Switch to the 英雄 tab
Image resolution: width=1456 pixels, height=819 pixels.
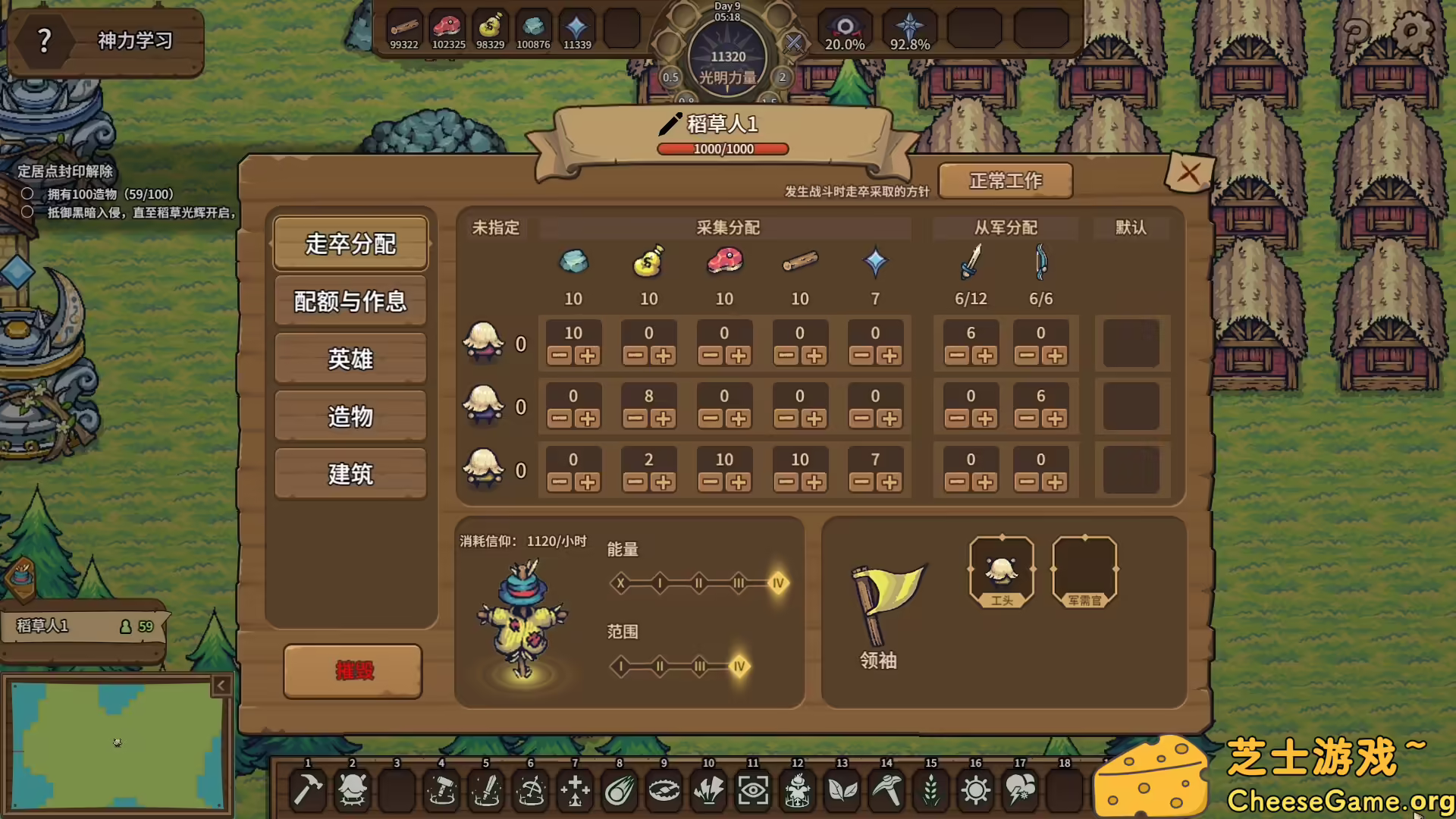coord(350,359)
